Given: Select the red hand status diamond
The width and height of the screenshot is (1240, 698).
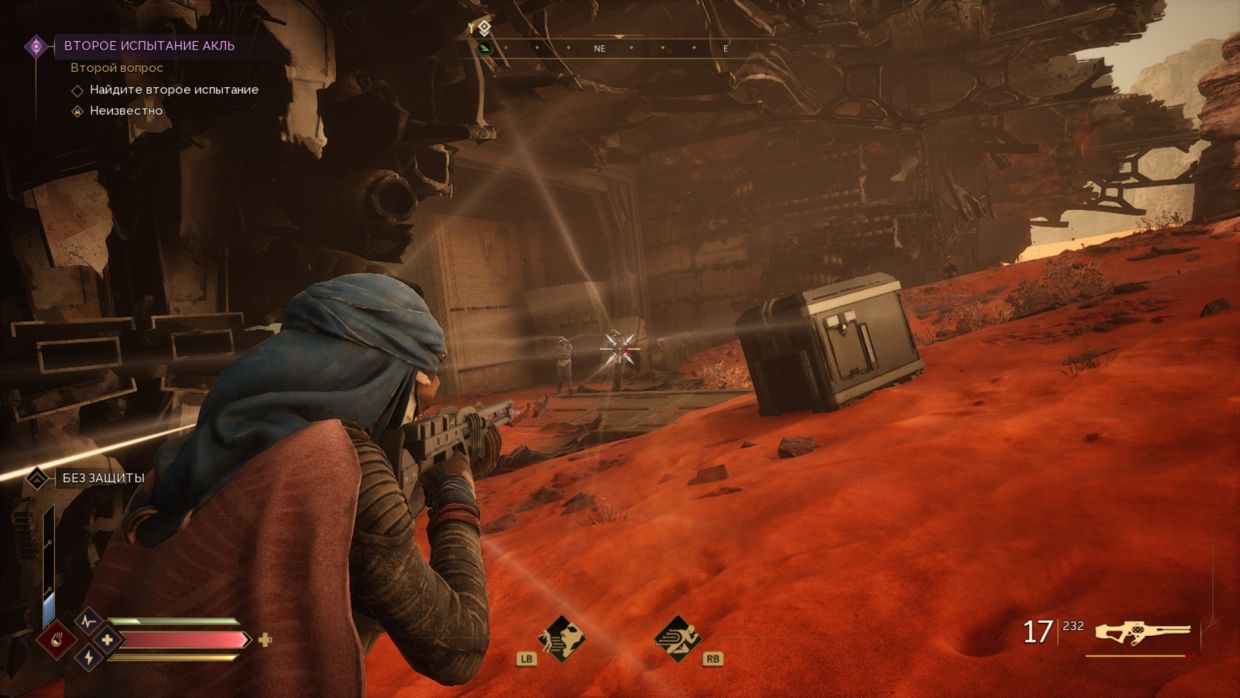Looking at the screenshot, I should (x=56, y=639).
